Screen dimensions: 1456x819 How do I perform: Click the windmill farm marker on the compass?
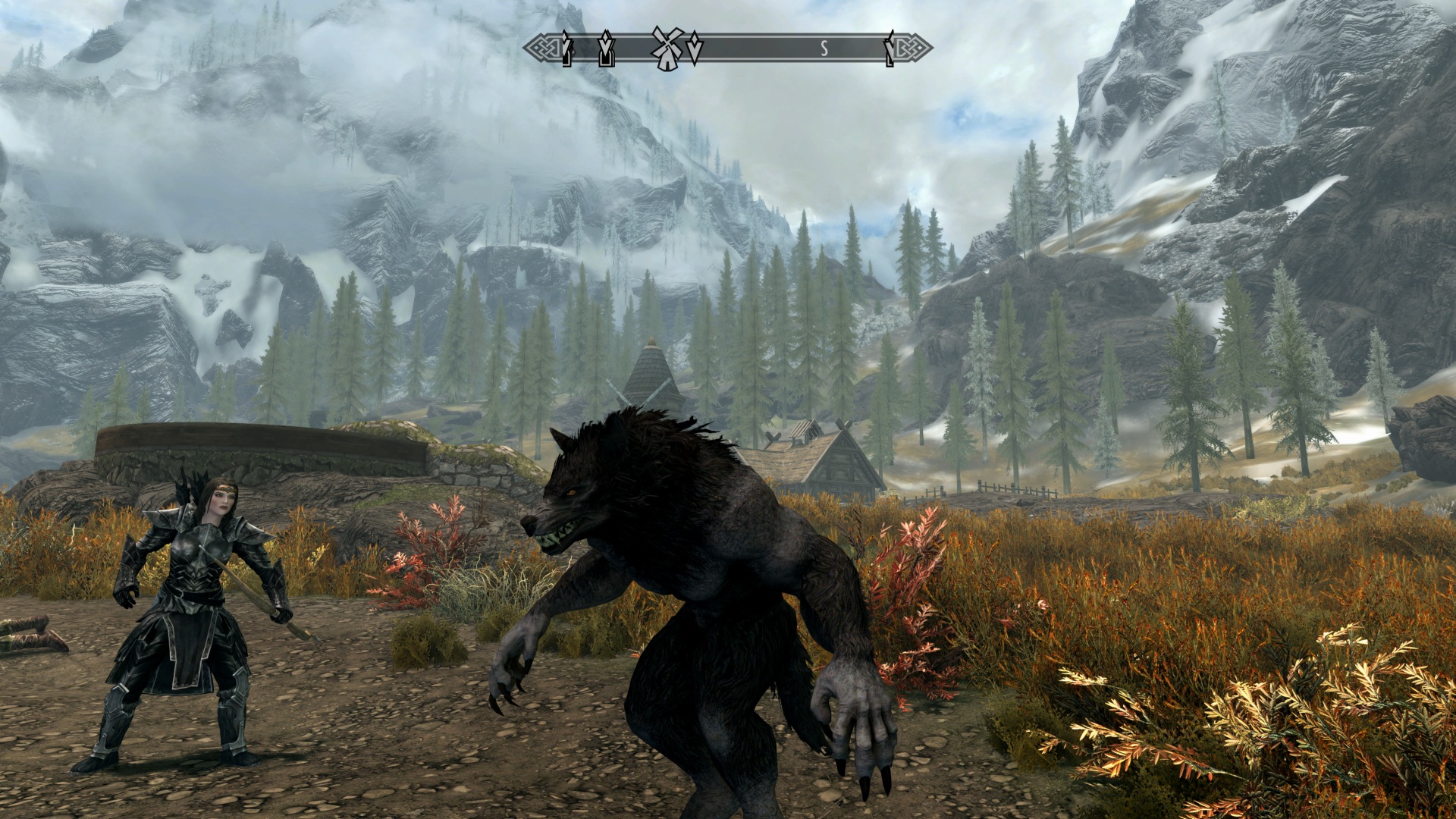(x=666, y=49)
